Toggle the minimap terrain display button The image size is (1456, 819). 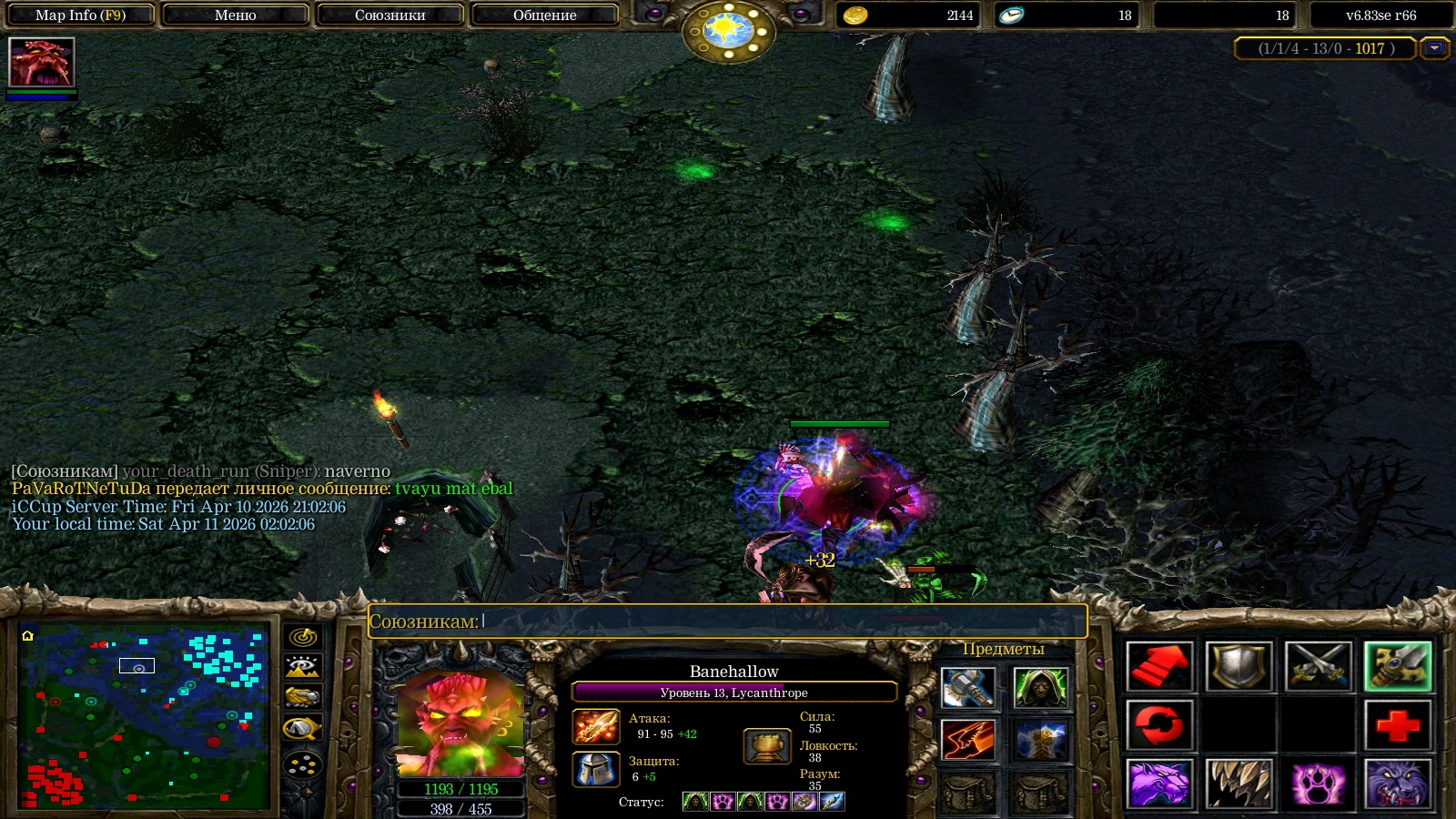click(303, 667)
